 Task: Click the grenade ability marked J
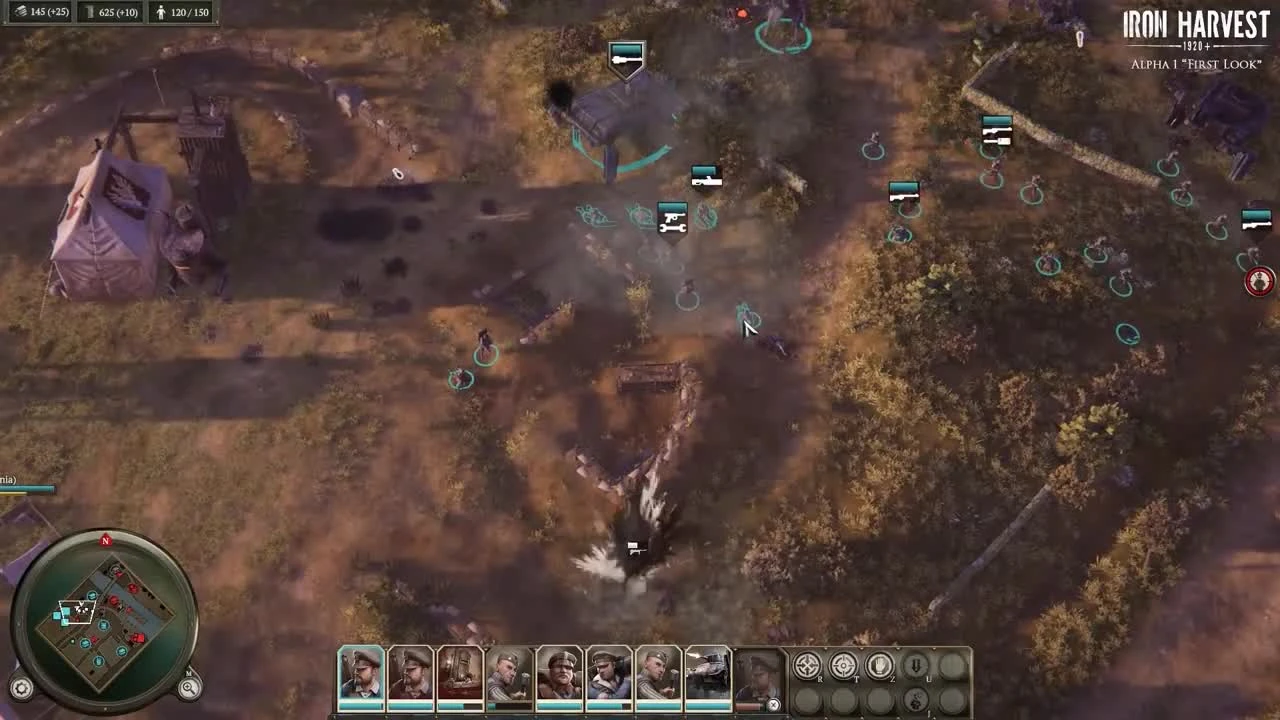(x=916, y=699)
